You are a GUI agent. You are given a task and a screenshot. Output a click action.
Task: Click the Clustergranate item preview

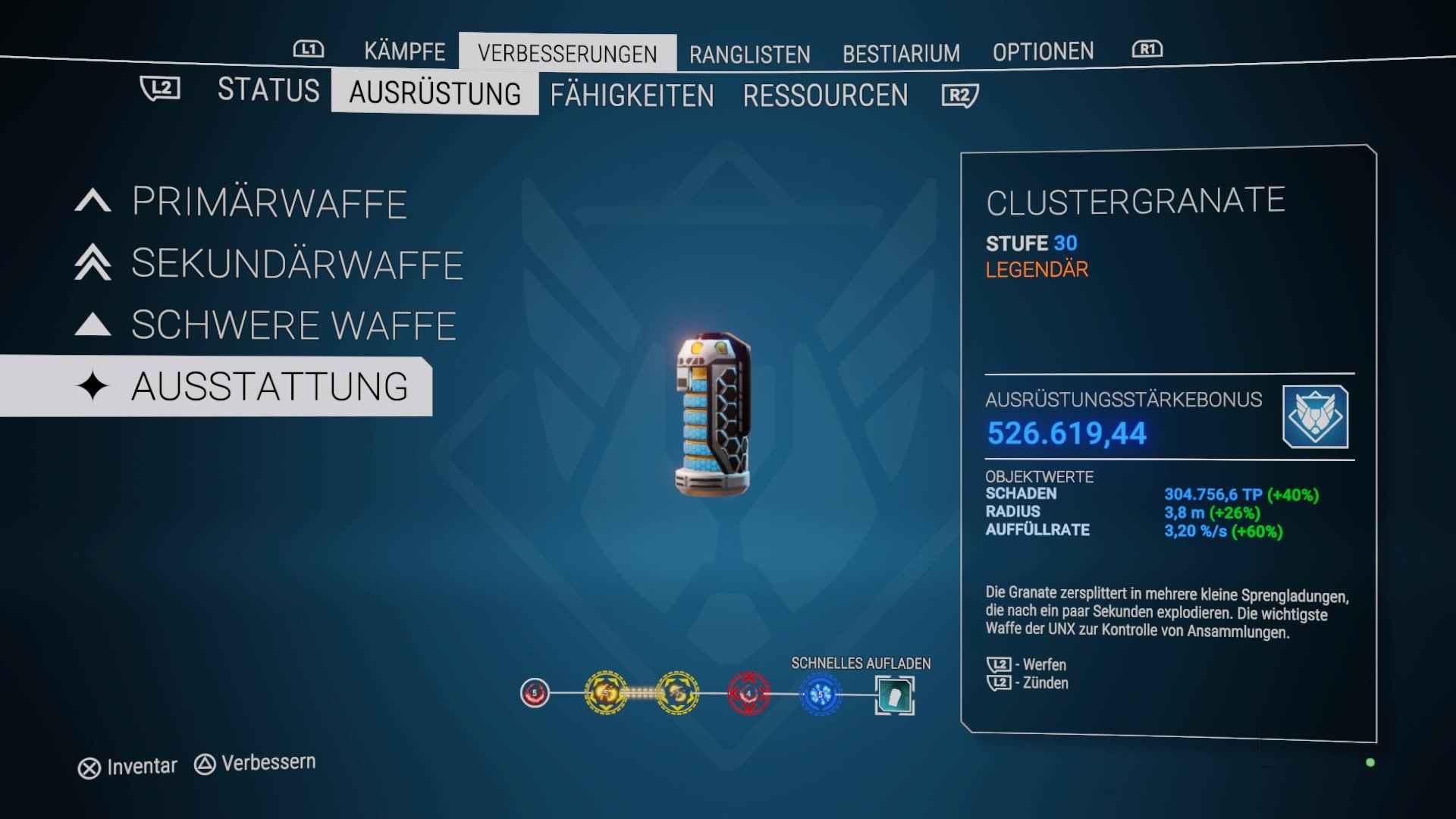[713, 413]
